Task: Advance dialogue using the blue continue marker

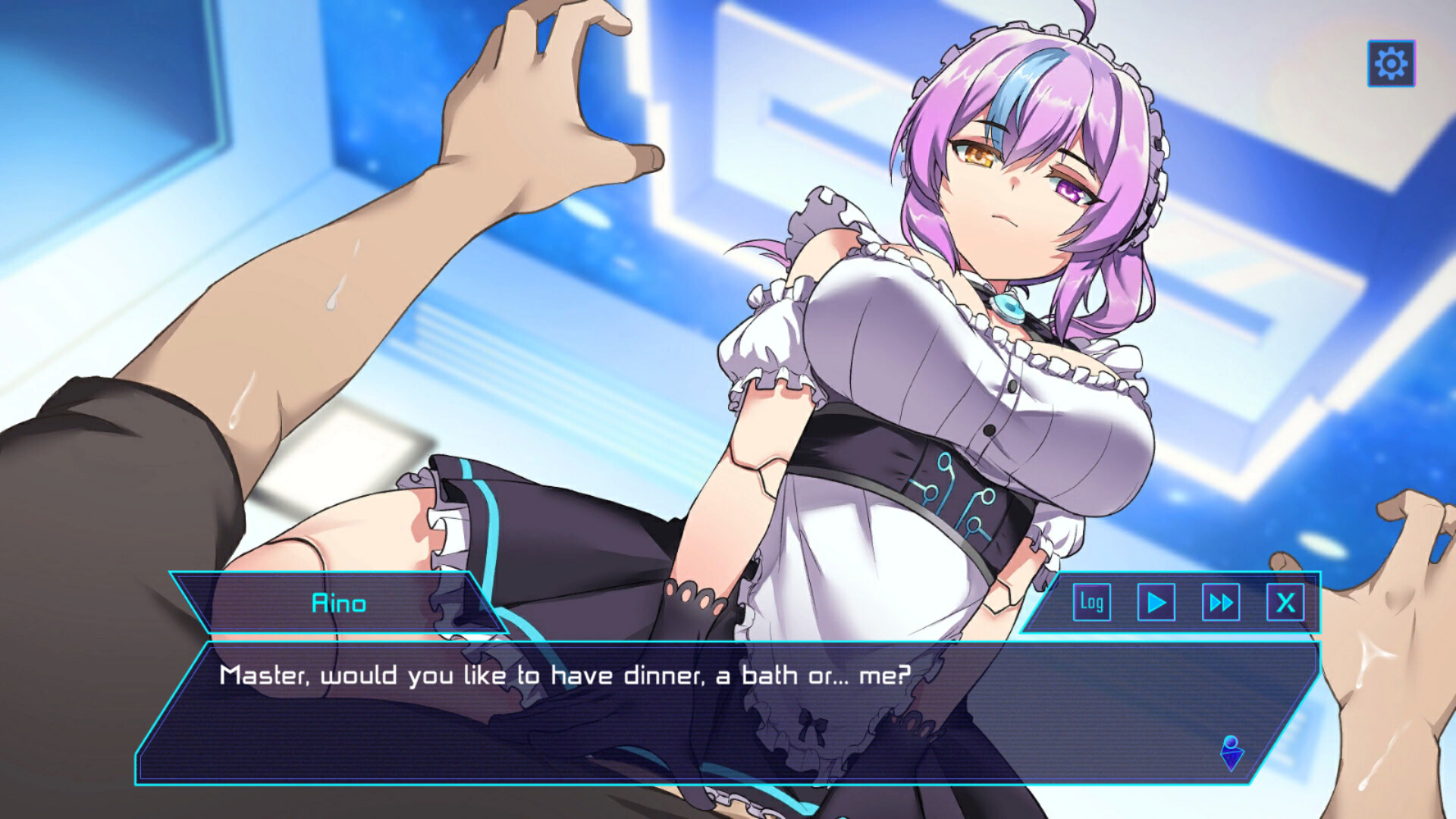Action: (x=1232, y=752)
